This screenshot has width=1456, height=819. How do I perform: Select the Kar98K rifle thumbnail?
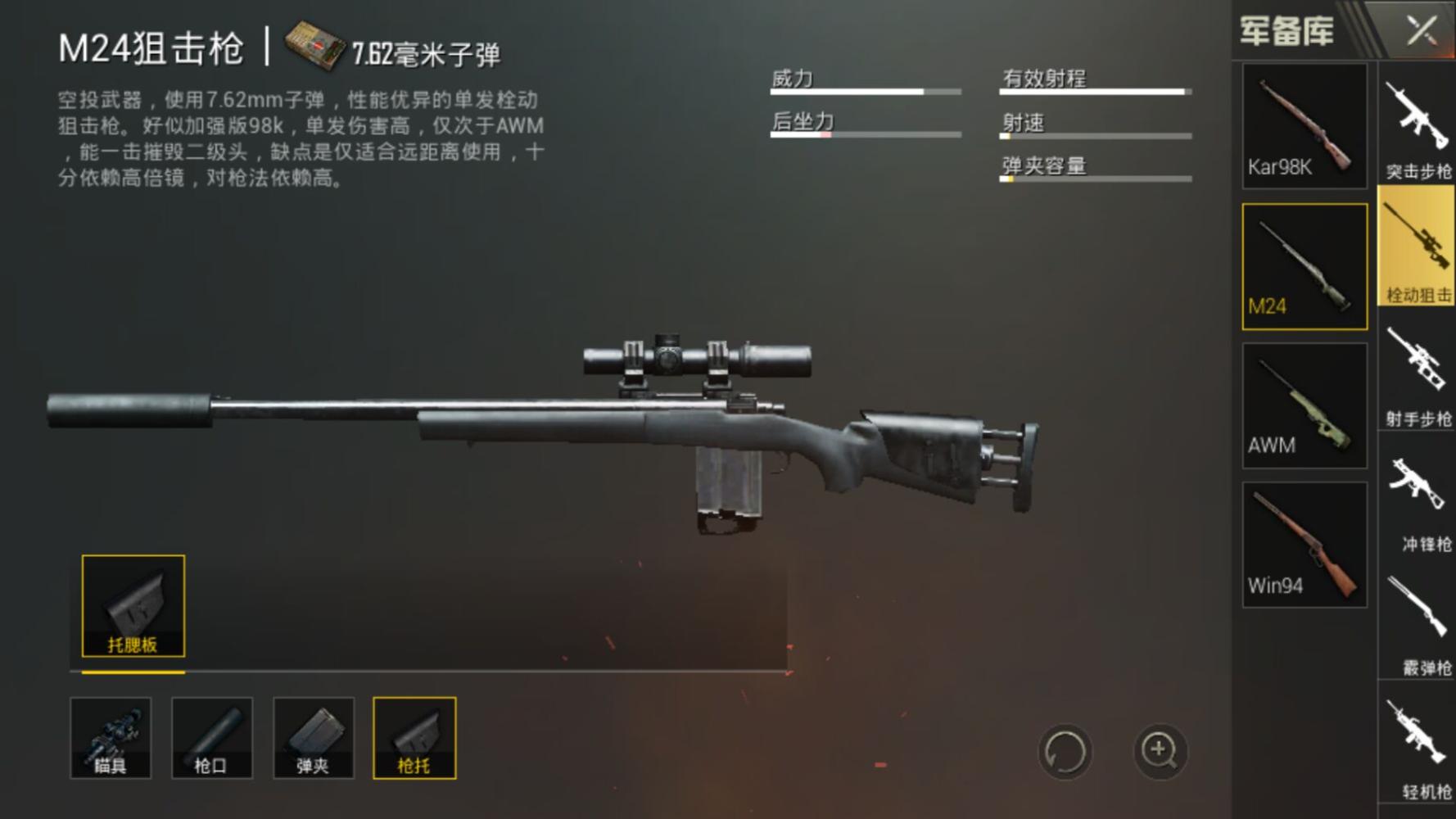click(x=1304, y=127)
